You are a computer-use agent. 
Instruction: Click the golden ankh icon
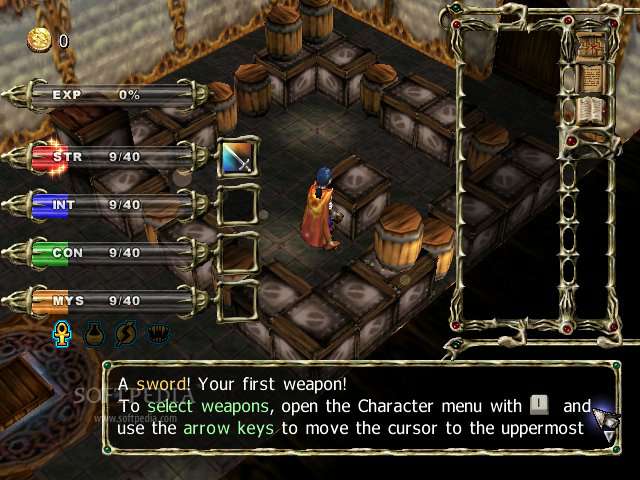pyautogui.click(x=61, y=332)
